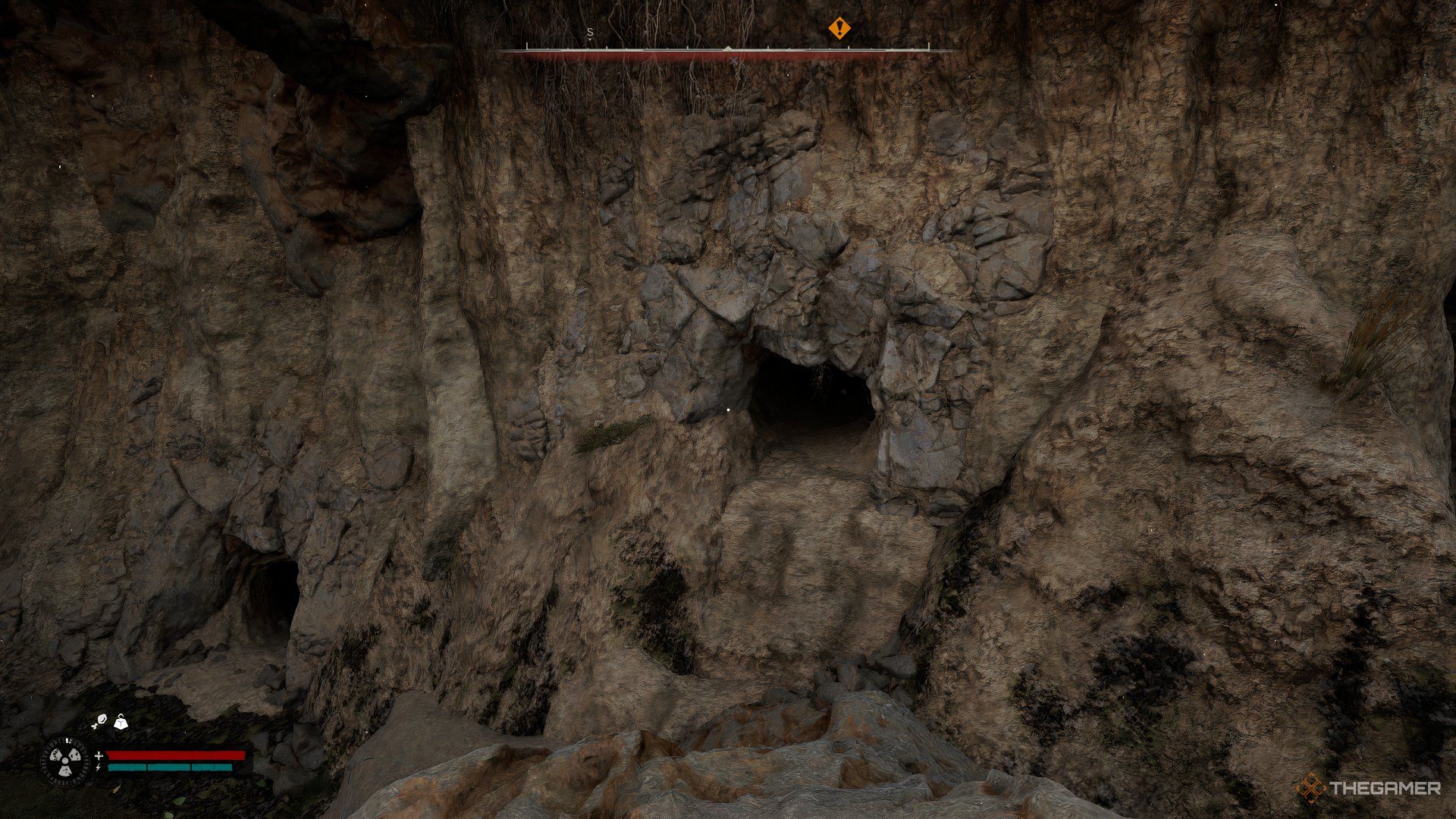
Task: Select the S direction on the compass
Action: (x=589, y=32)
